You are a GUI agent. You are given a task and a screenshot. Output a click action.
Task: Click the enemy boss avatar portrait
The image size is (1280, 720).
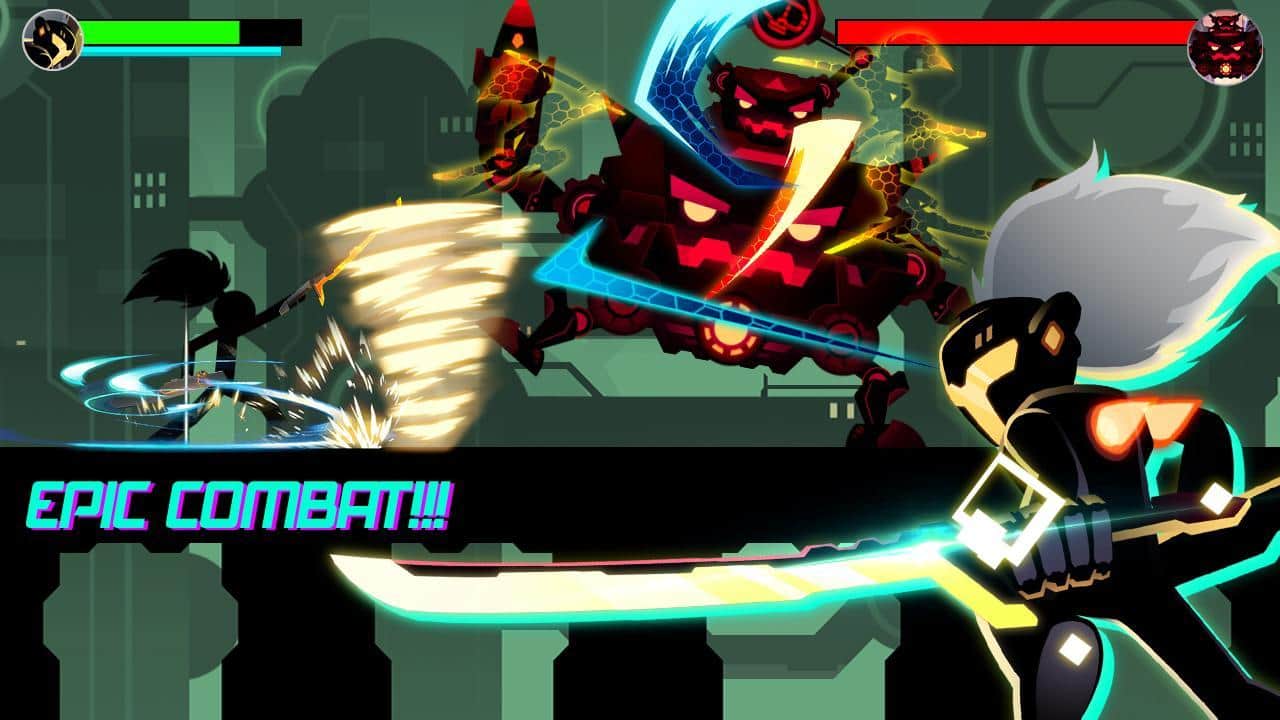(x=1225, y=43)
